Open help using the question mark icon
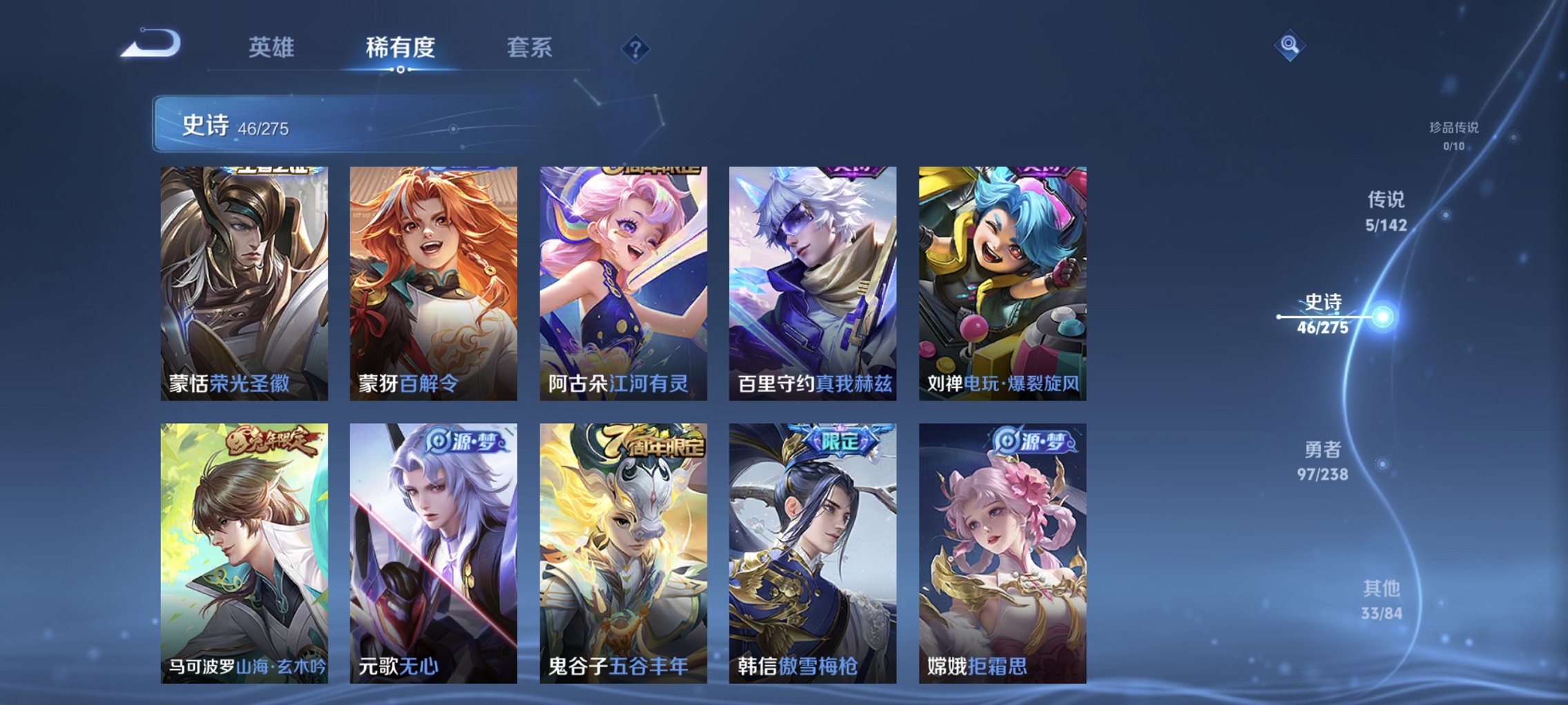The height and width of the screenshot is (705, 1568). pos(636,49)
